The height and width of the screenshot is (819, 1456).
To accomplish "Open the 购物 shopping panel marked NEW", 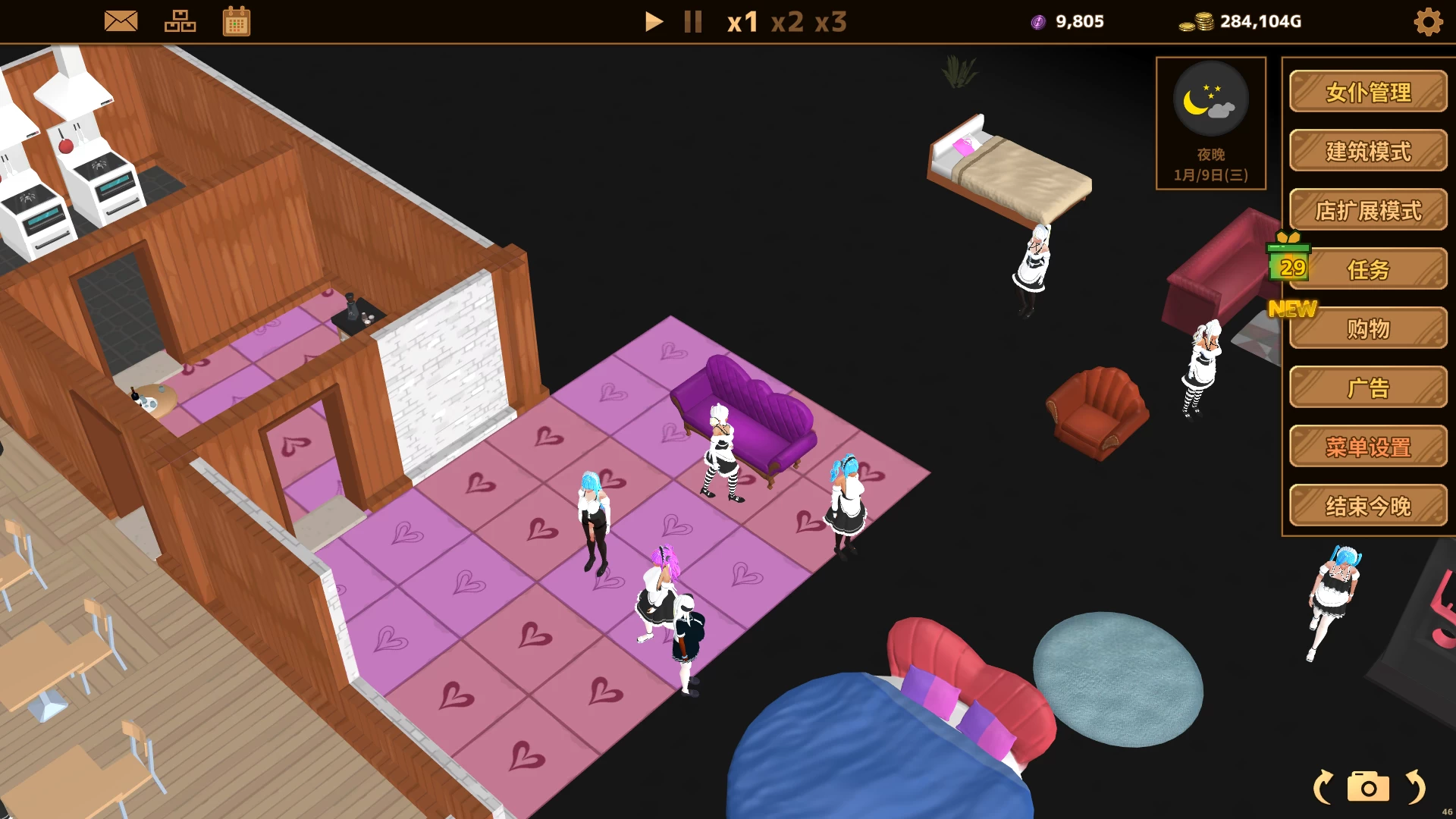I will (1368, 328).
